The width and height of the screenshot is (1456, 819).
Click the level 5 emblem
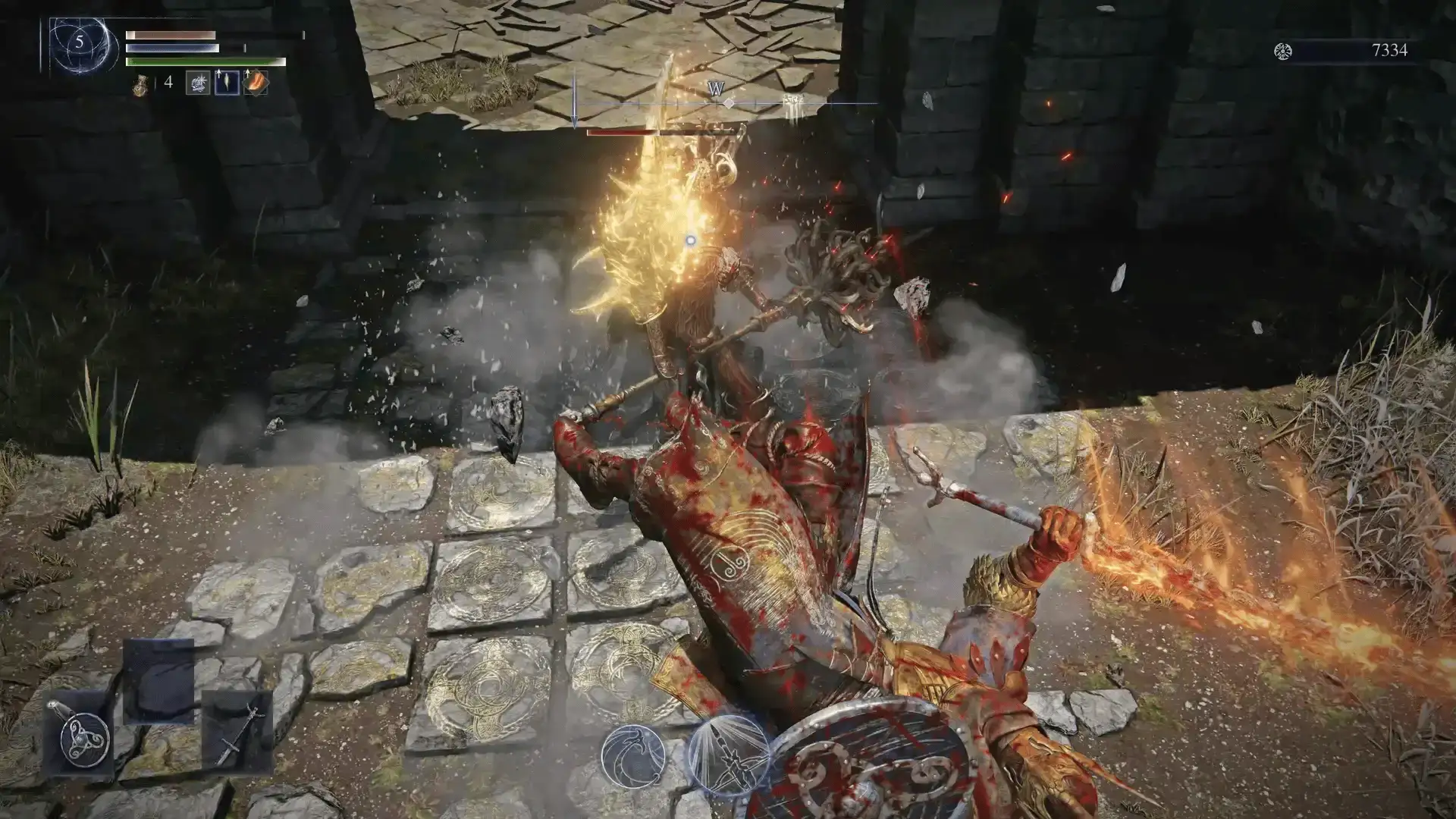[79, 42]
